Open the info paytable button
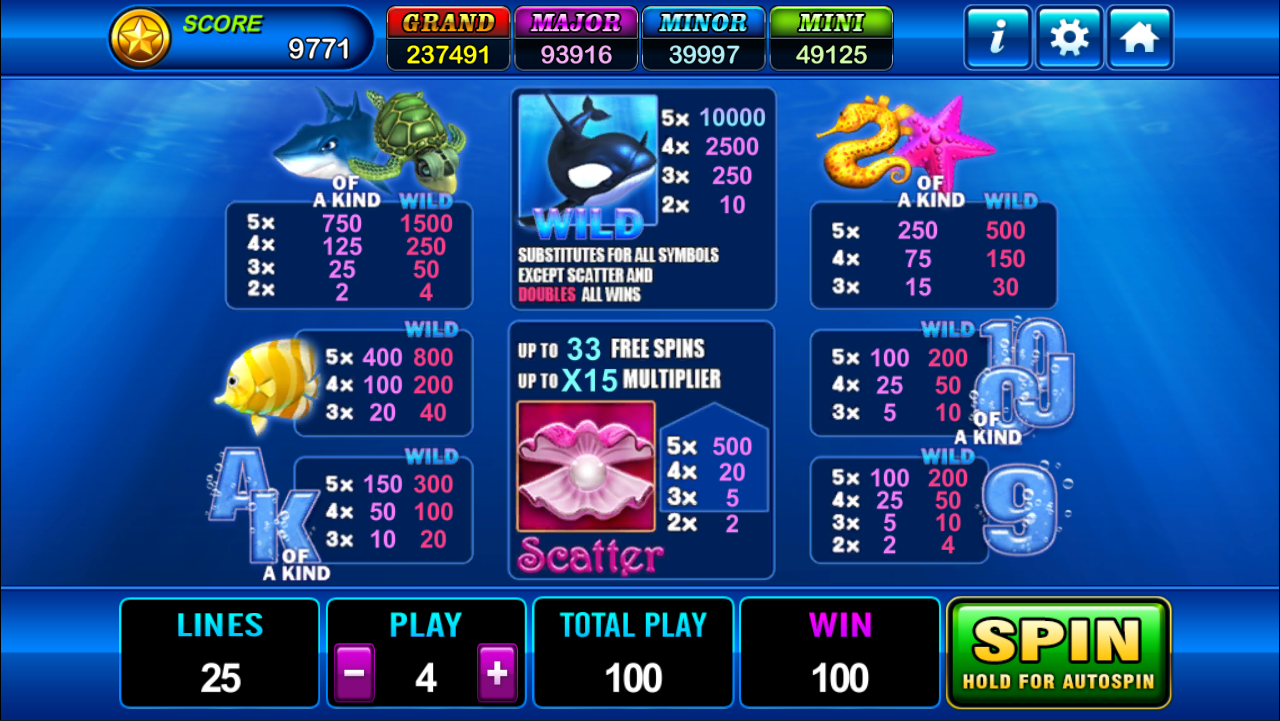 (x=997, y=38)
